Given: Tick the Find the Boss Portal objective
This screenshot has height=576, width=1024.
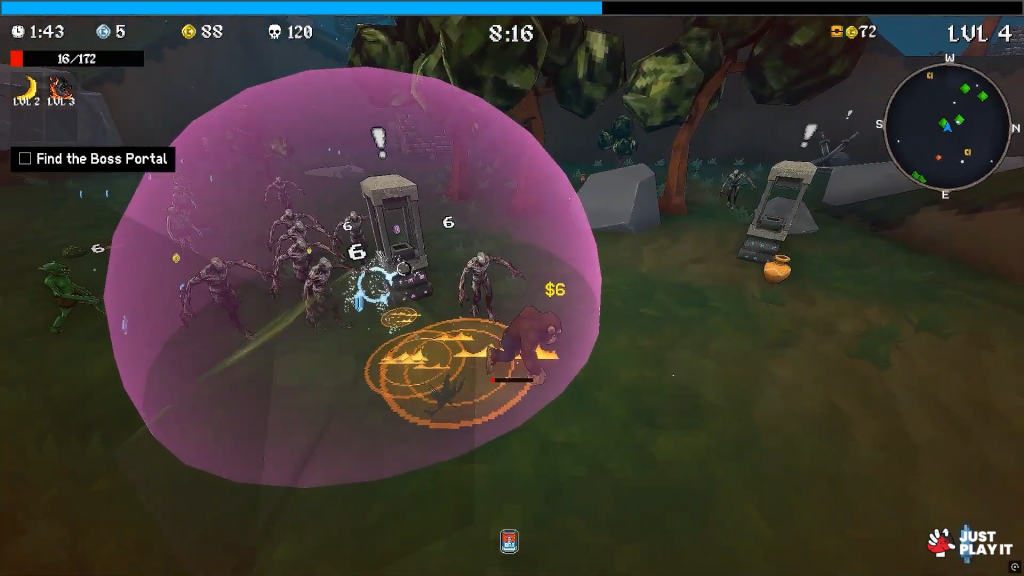Looking at the screenshot, I should (25, 159).
